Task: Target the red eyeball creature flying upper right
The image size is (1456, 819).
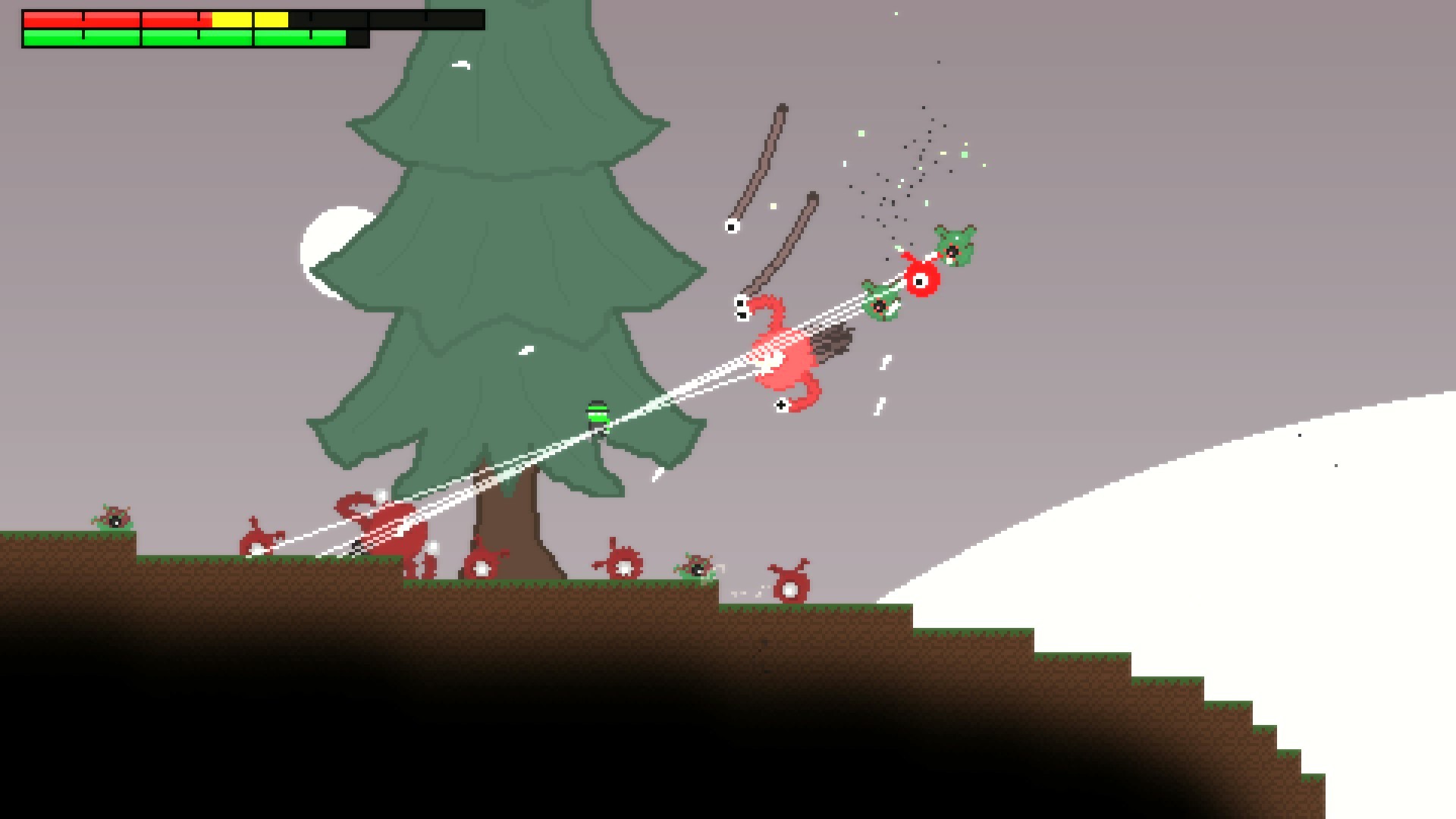Action: 920,281
